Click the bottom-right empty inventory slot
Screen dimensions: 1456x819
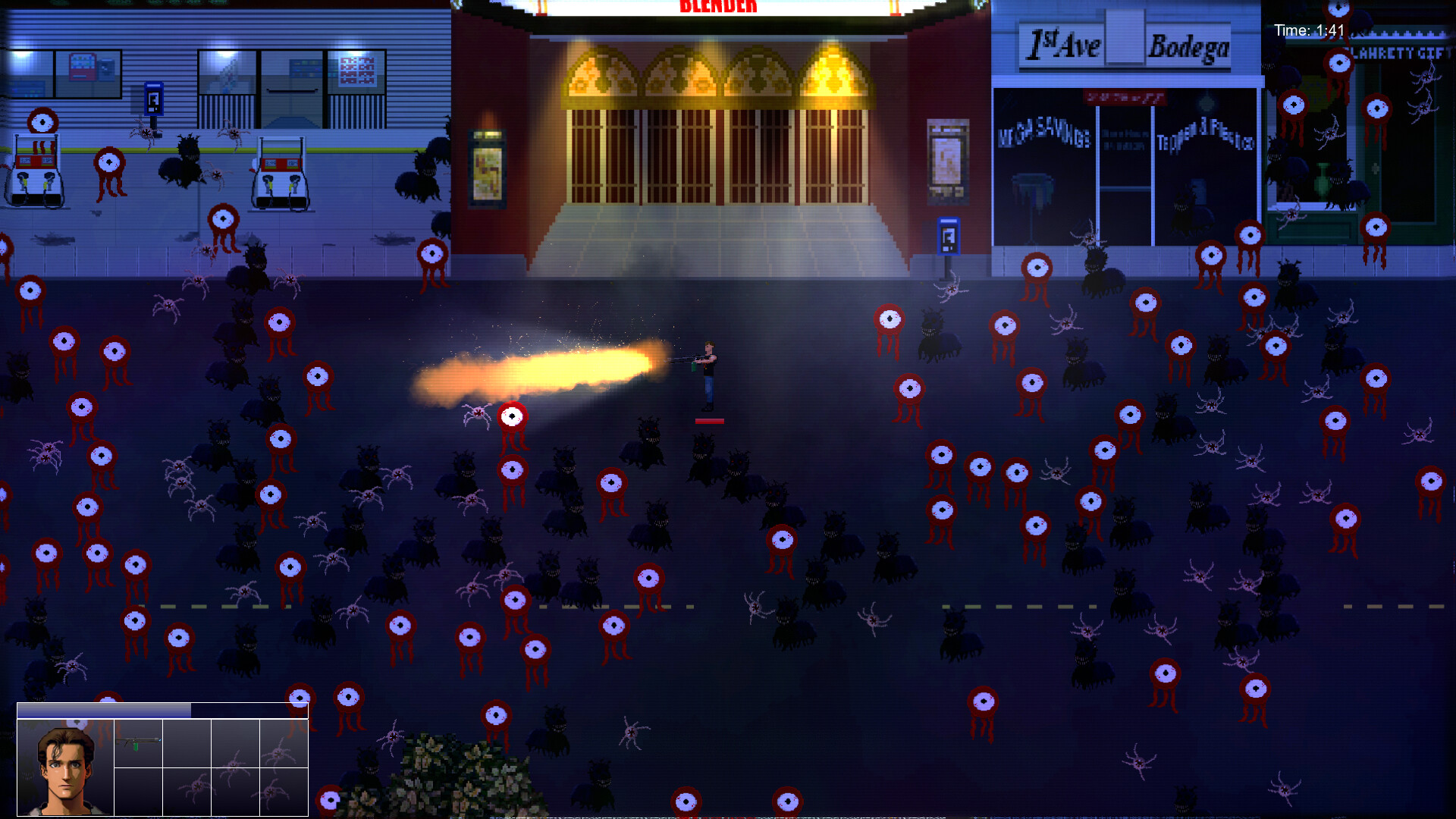[x=284, y=792]
